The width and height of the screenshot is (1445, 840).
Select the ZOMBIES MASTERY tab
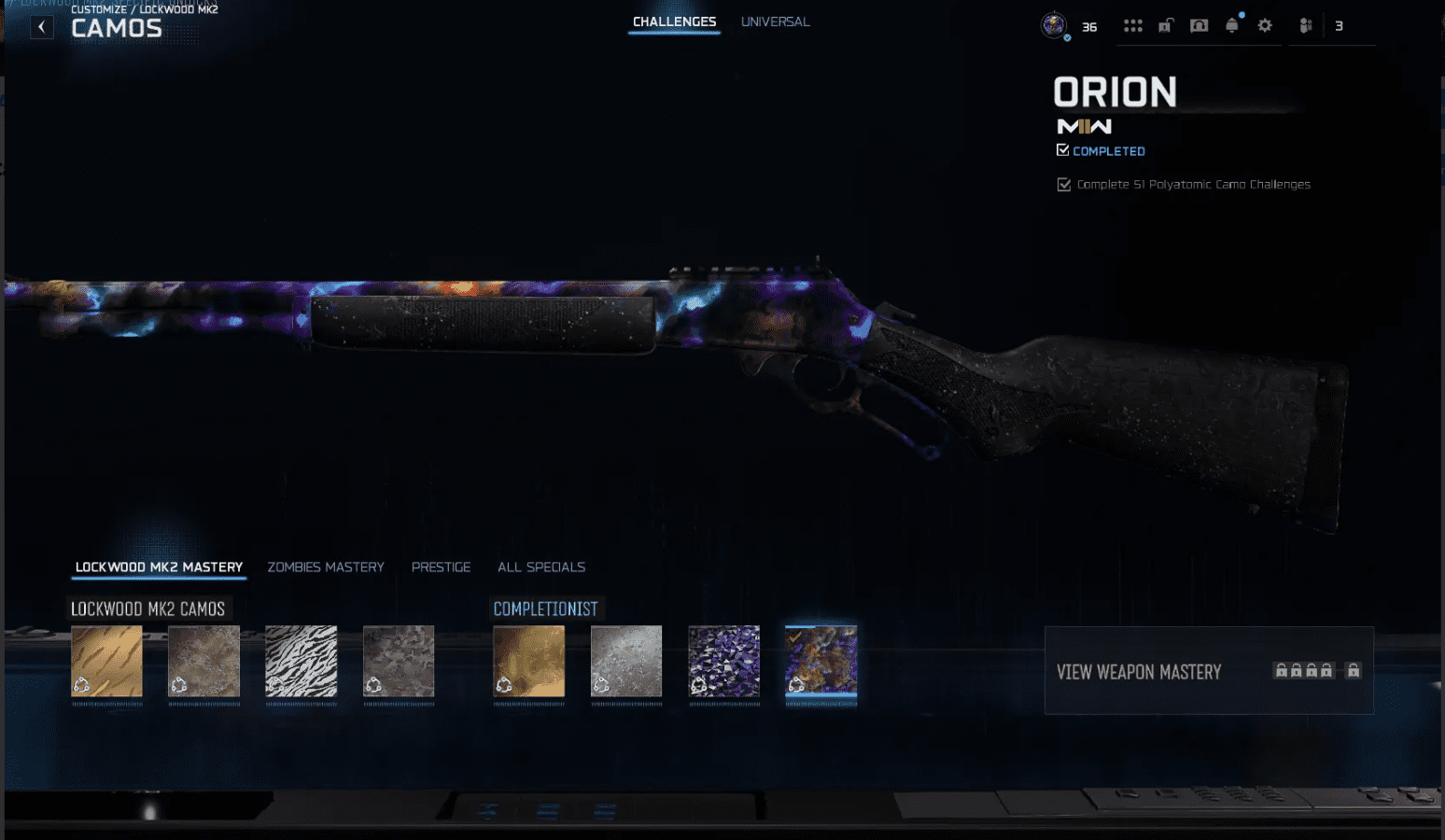(326, 567)
